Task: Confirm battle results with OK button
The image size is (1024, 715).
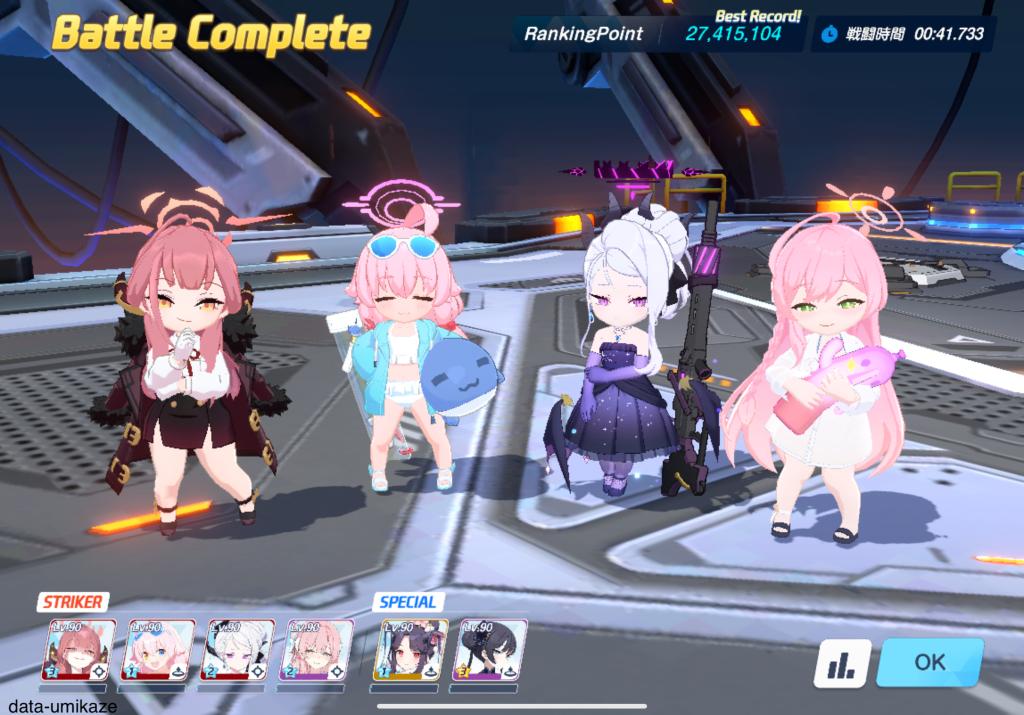Action: [x=929, y=662]
